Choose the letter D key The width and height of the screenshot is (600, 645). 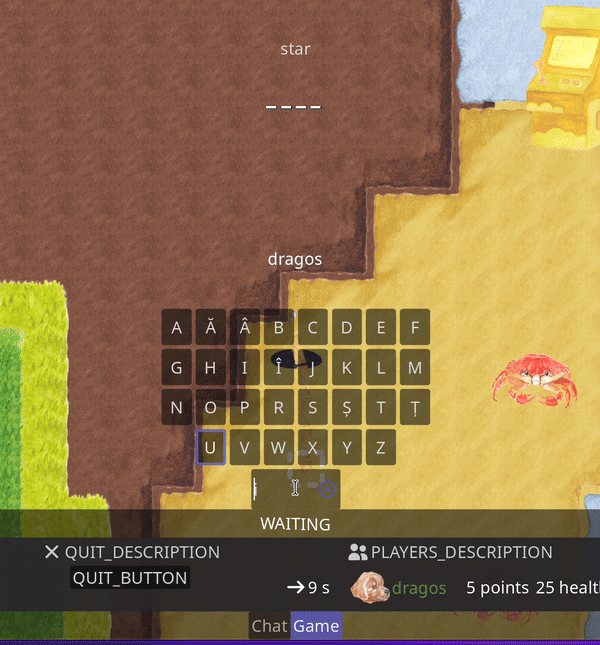coord(347,327)
